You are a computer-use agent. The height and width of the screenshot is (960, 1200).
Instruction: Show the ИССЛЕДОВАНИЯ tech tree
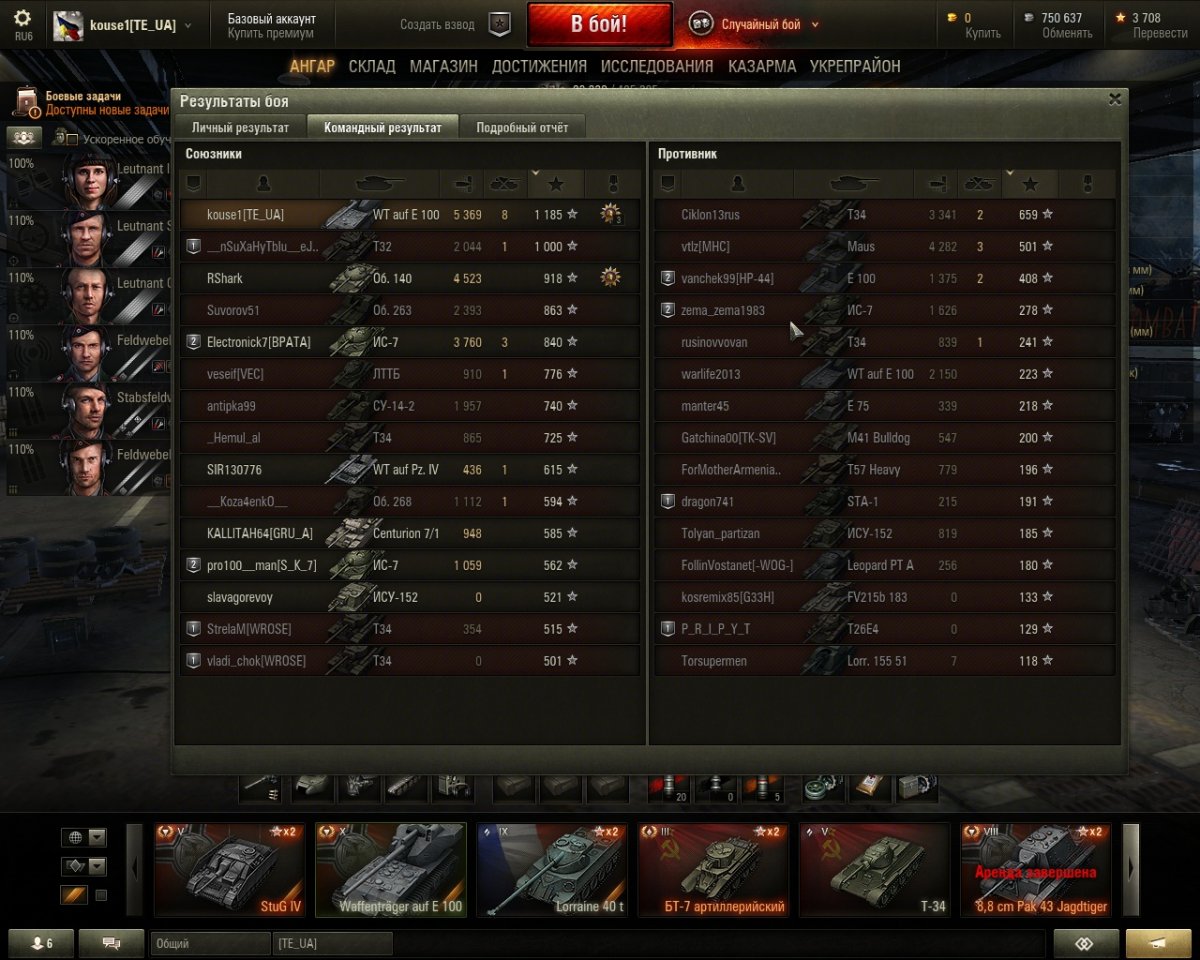(657, 67)
